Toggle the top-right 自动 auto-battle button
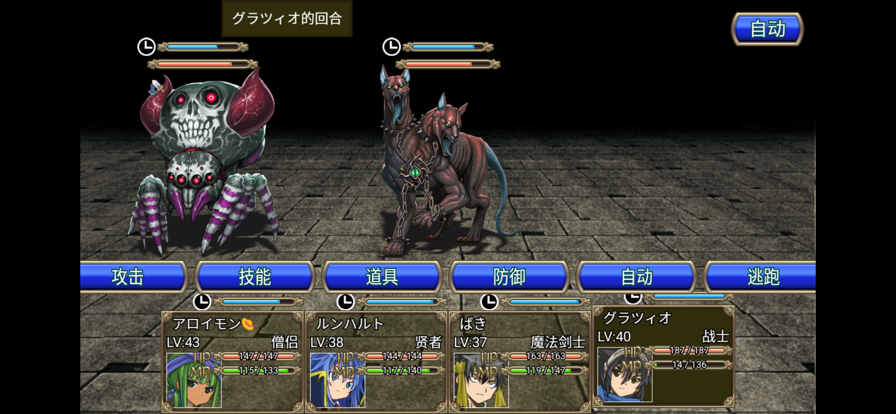896x414 pixels. 767,29
